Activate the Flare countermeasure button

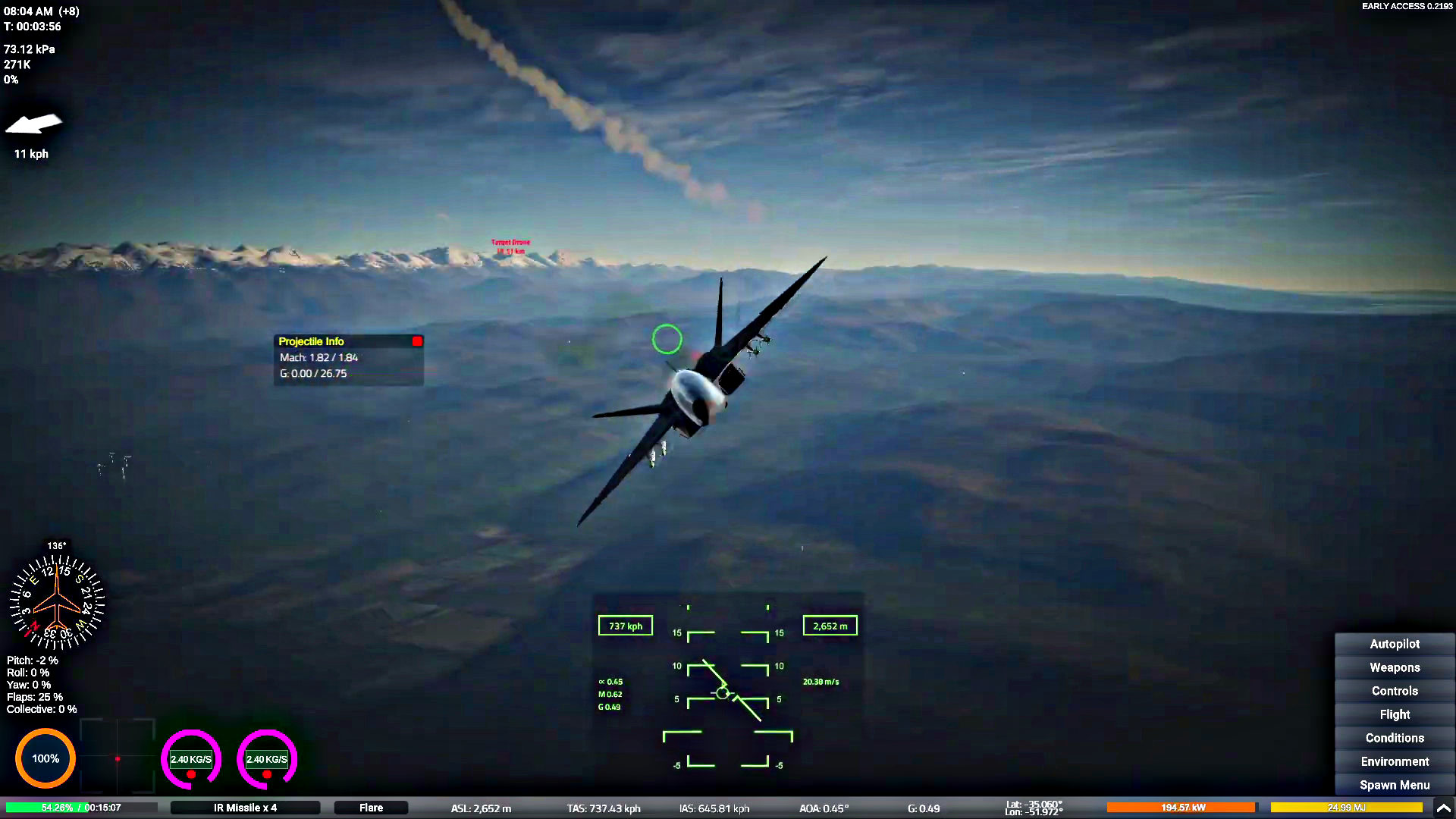point(371,808)
